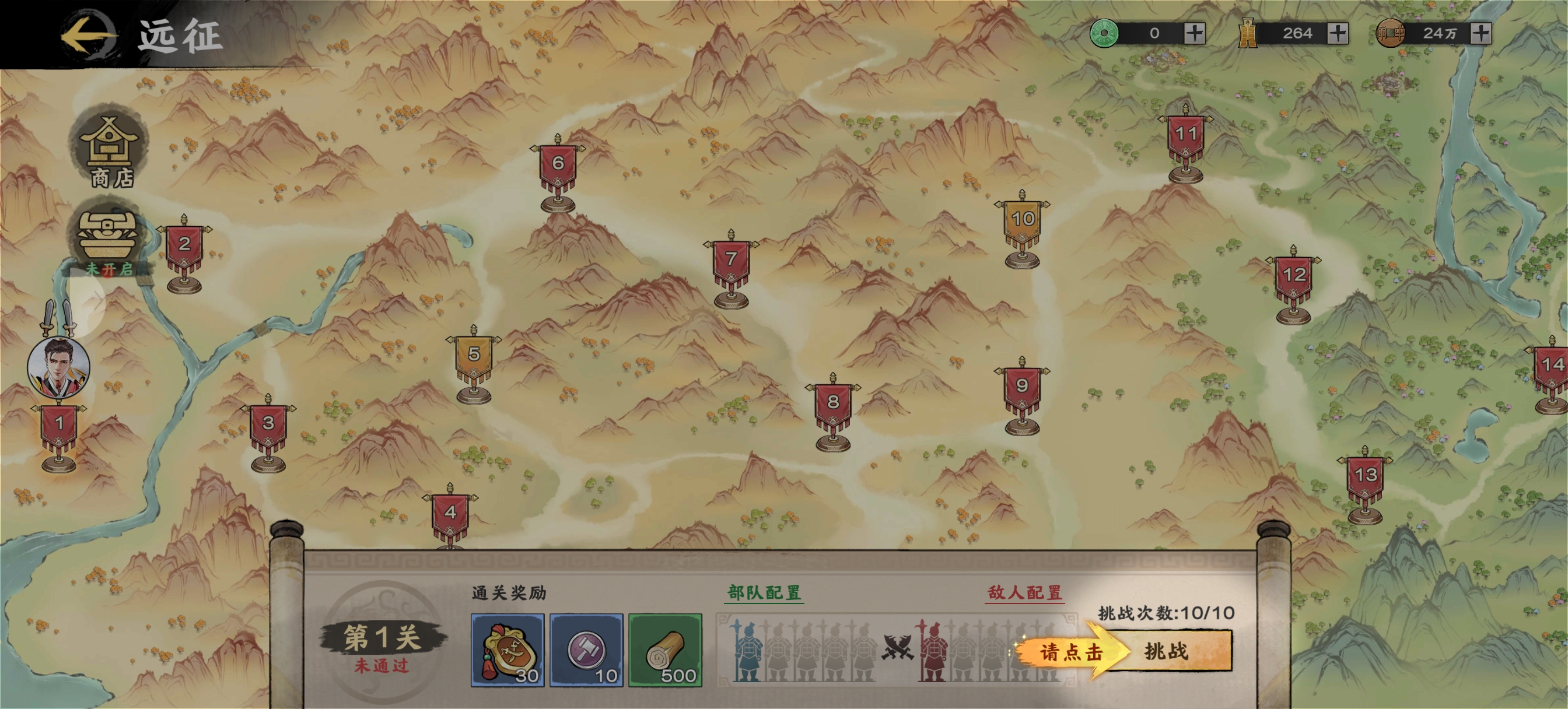Viewport: 1568px width, 709px height.
Task: Go back using the arrow button
Action: (88, 34)
